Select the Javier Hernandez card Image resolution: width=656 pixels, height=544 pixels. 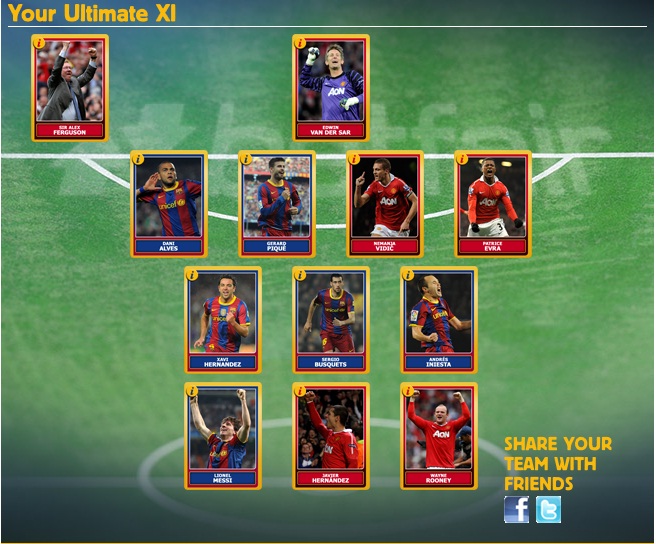pos(331,436)
